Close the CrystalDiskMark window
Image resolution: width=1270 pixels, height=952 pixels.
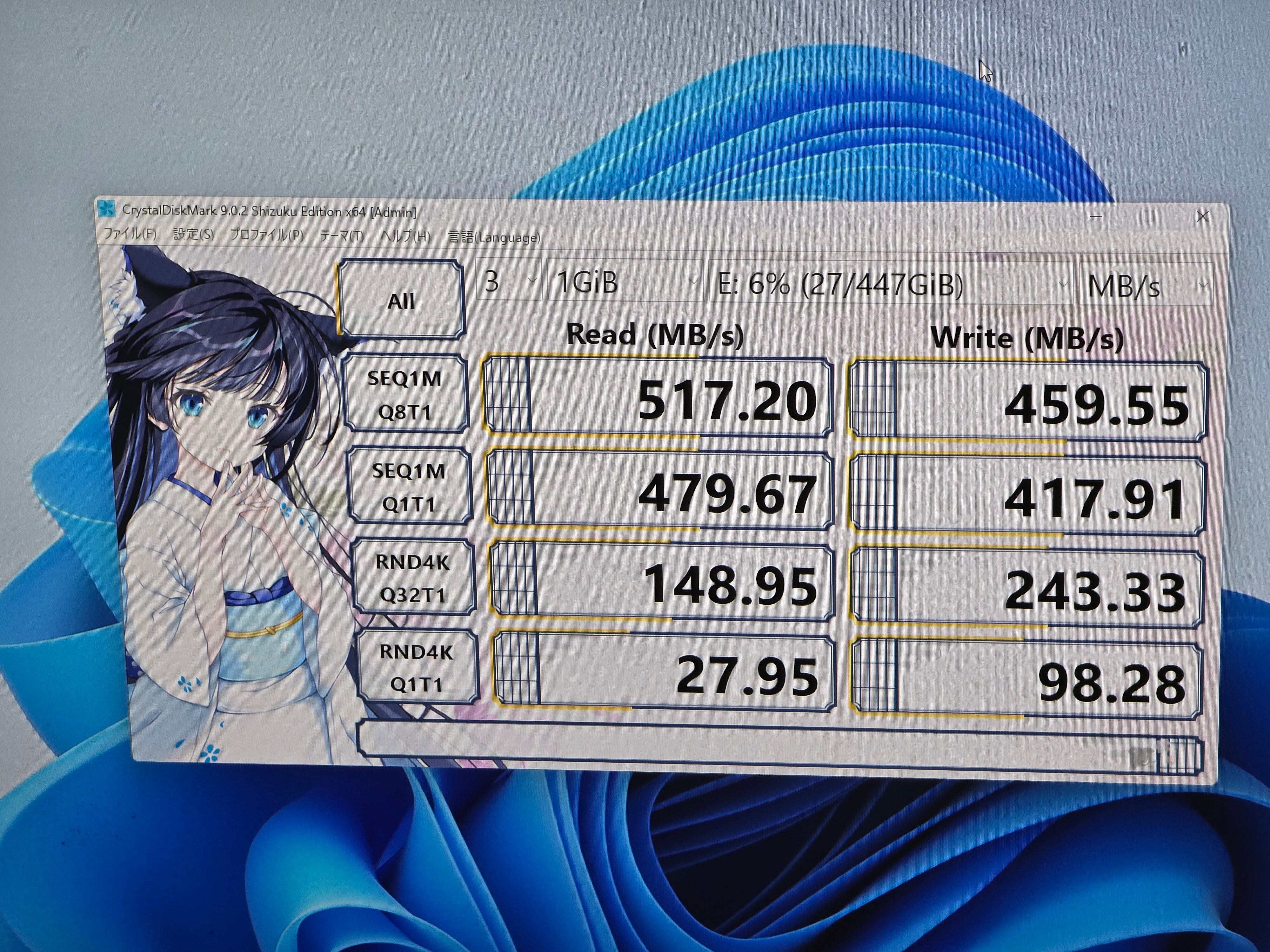(1203, 217)
